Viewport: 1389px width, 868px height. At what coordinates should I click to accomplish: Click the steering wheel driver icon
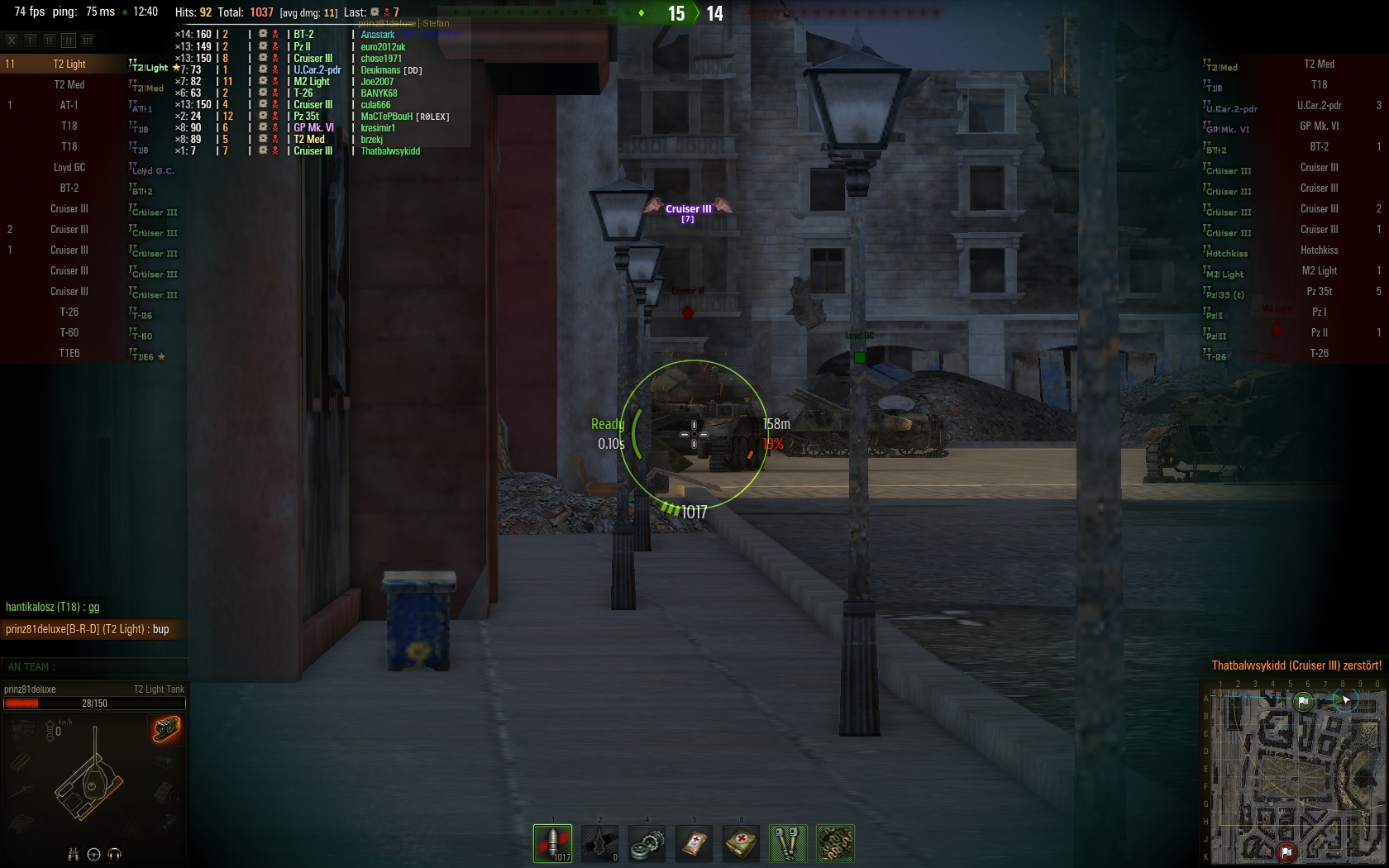pos(93,855)
